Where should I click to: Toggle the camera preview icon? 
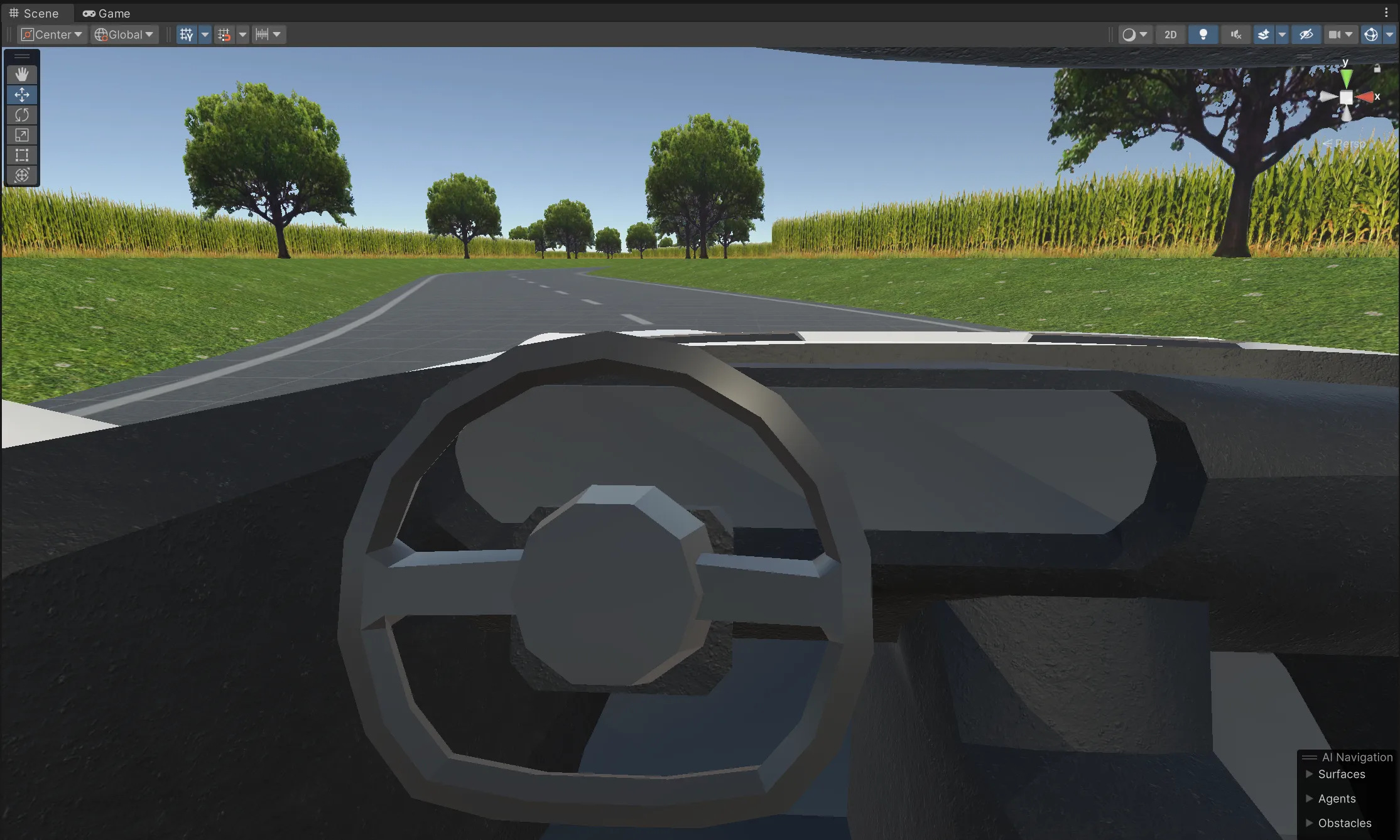point(1336,35)
